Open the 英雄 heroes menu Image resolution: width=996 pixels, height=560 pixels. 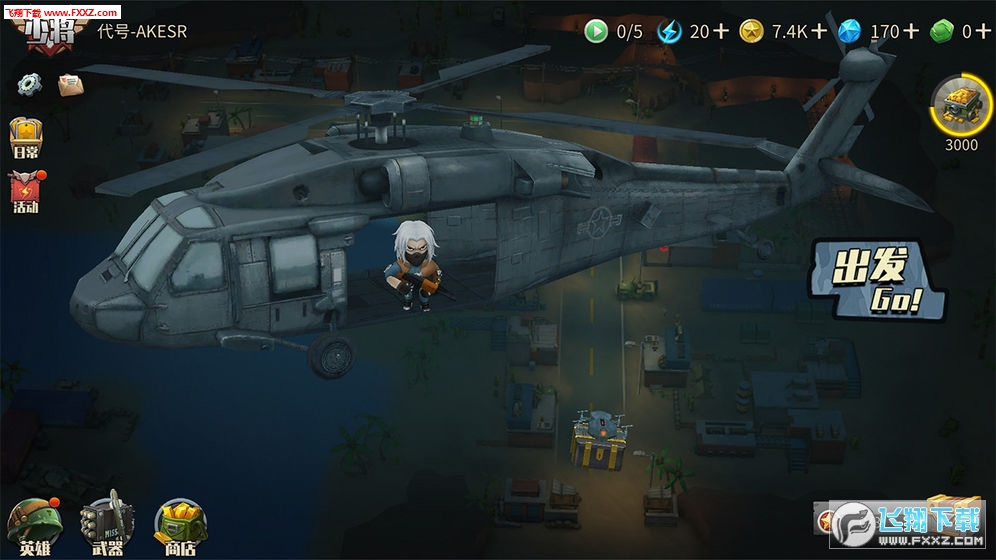(x=34, y=527)
